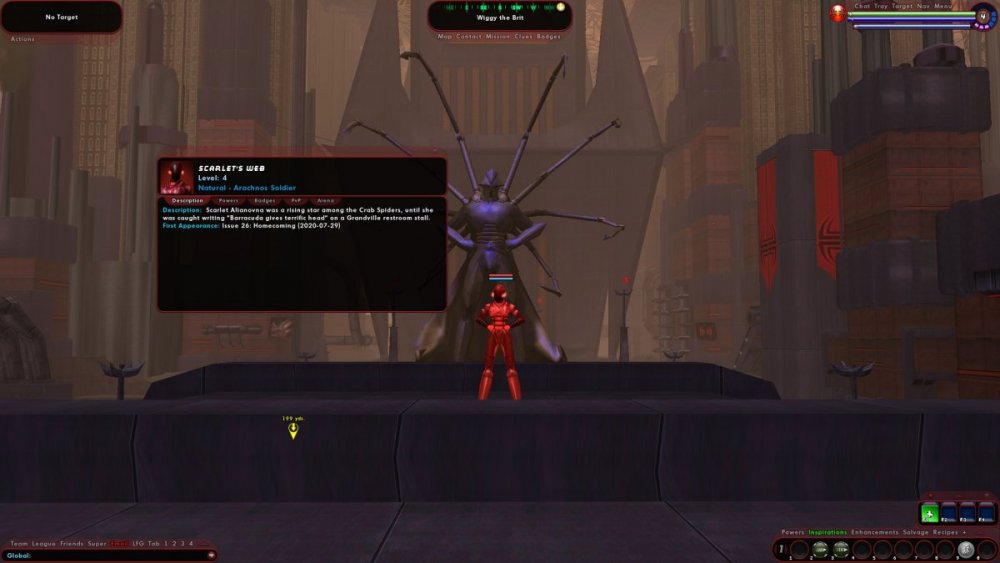Switch to the Arena tab
Screen dimensions: 1000x563
[x=325, y=200]
